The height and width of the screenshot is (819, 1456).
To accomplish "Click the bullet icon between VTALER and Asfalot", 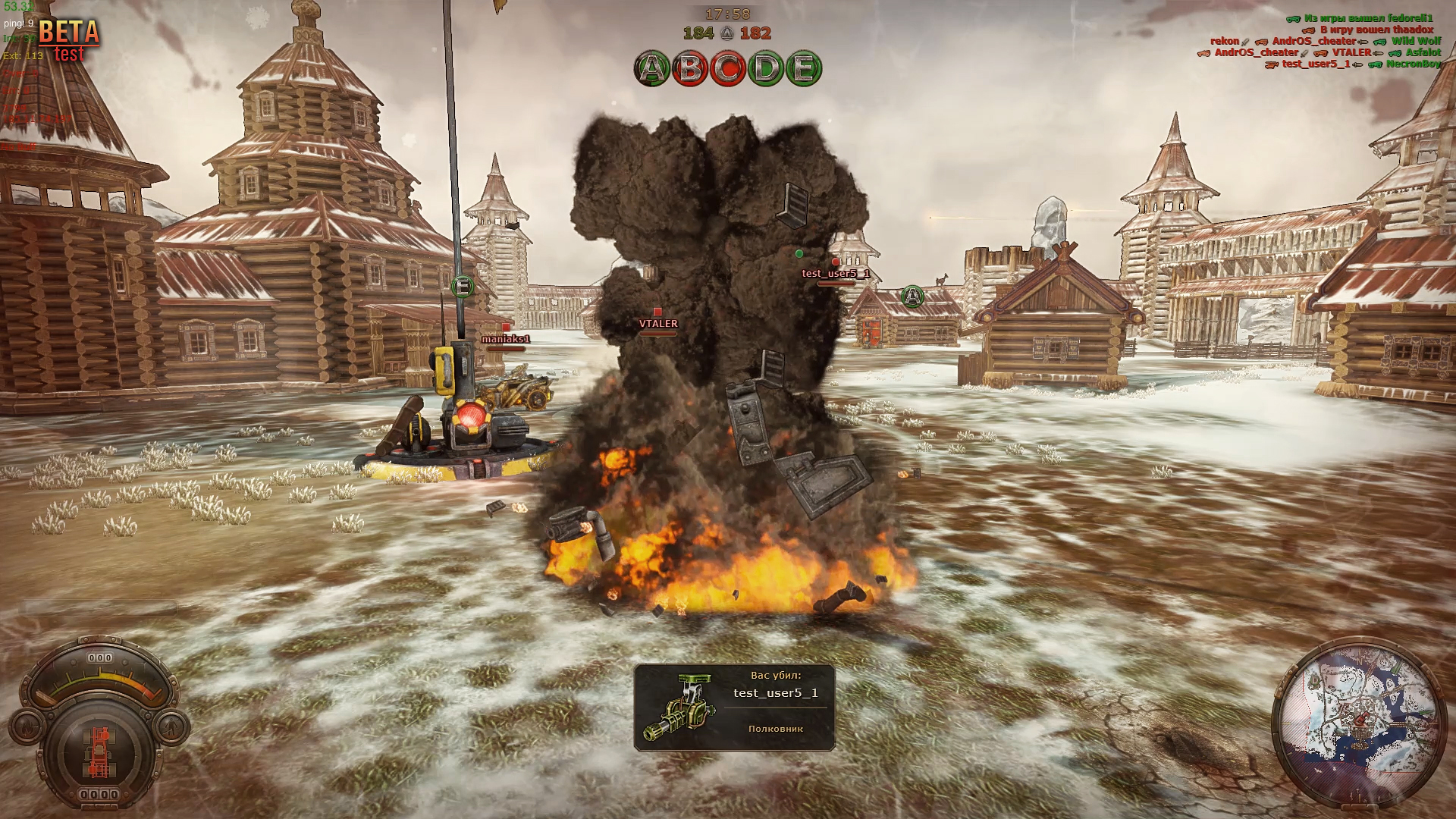I will tap(1378, 53).
